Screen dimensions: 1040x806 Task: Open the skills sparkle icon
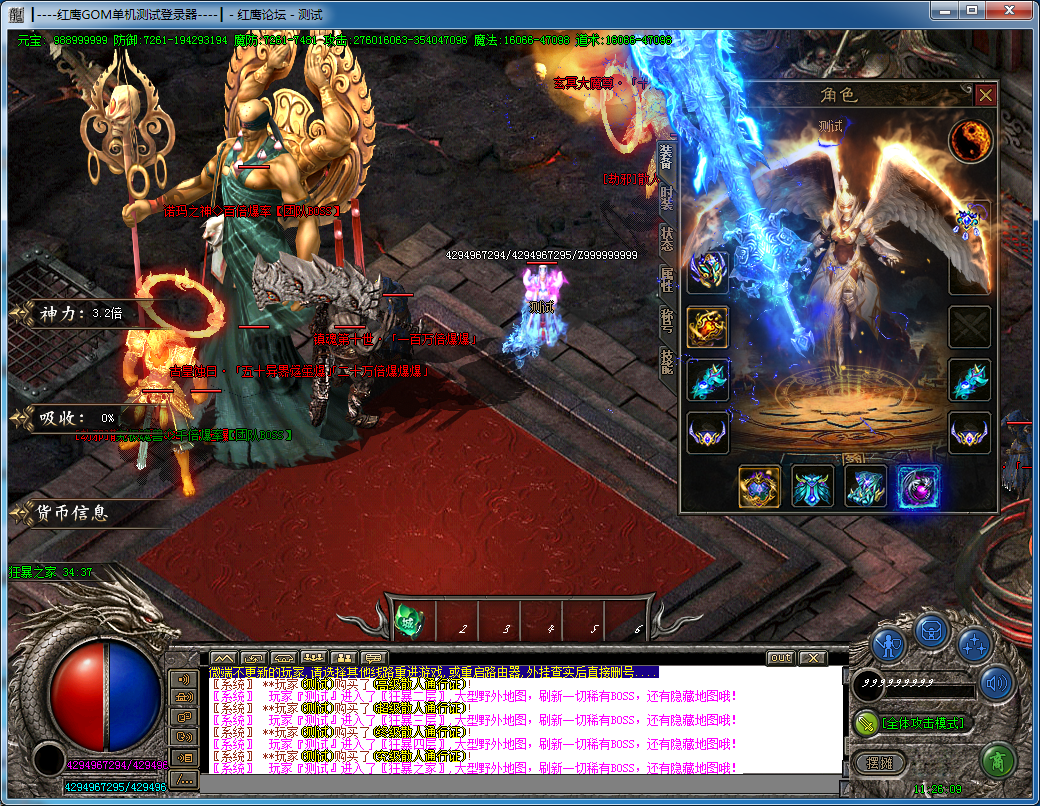coord(974,643)
